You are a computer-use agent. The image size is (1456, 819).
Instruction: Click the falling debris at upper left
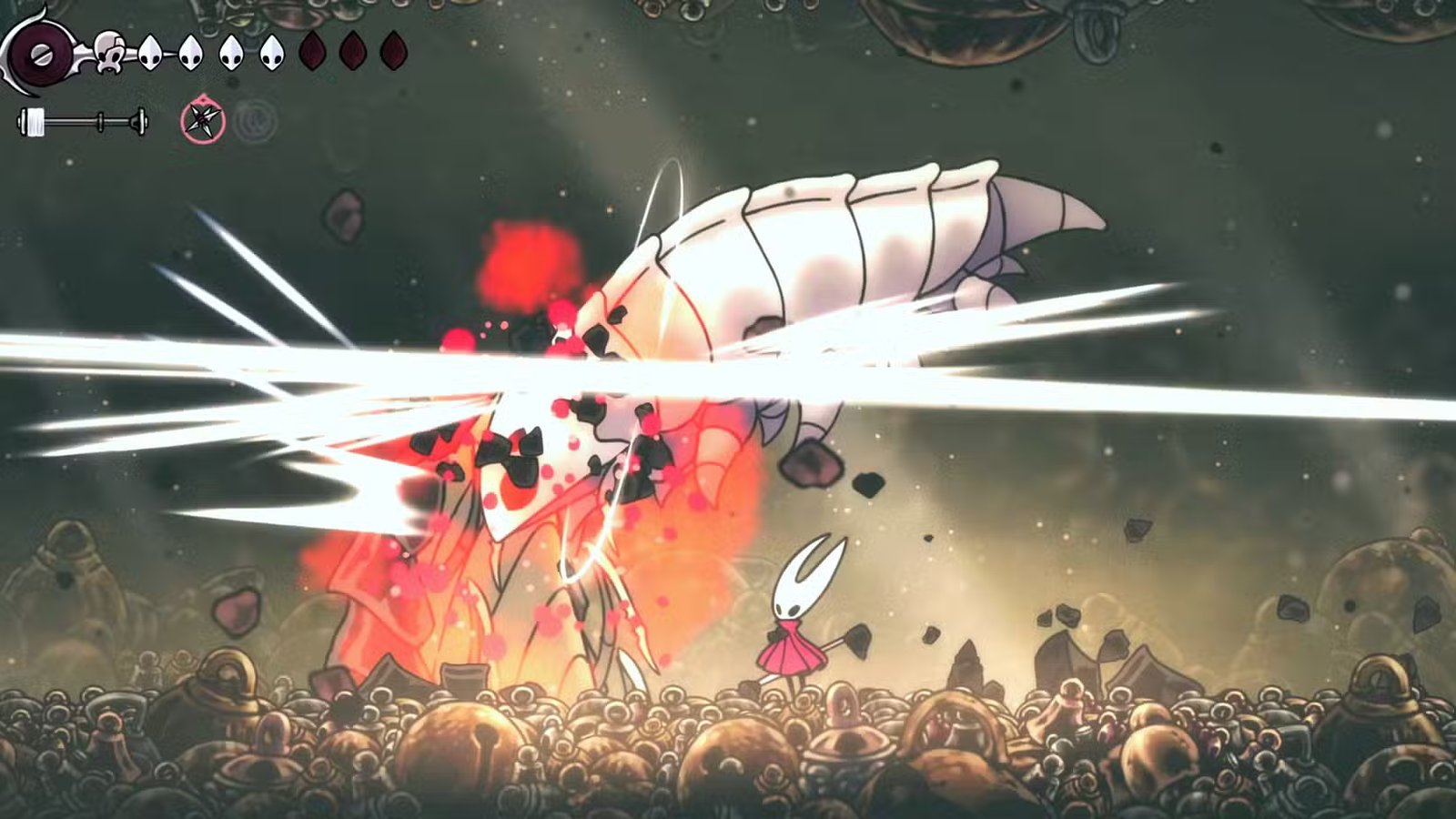click(344, 217)
